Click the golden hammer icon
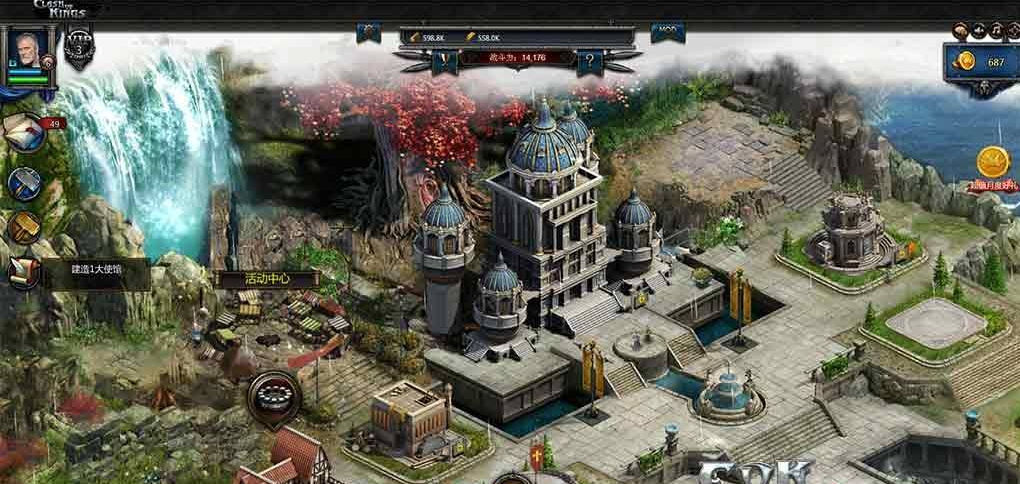Viewport: 1020px width, 484px height. (25, 228)
